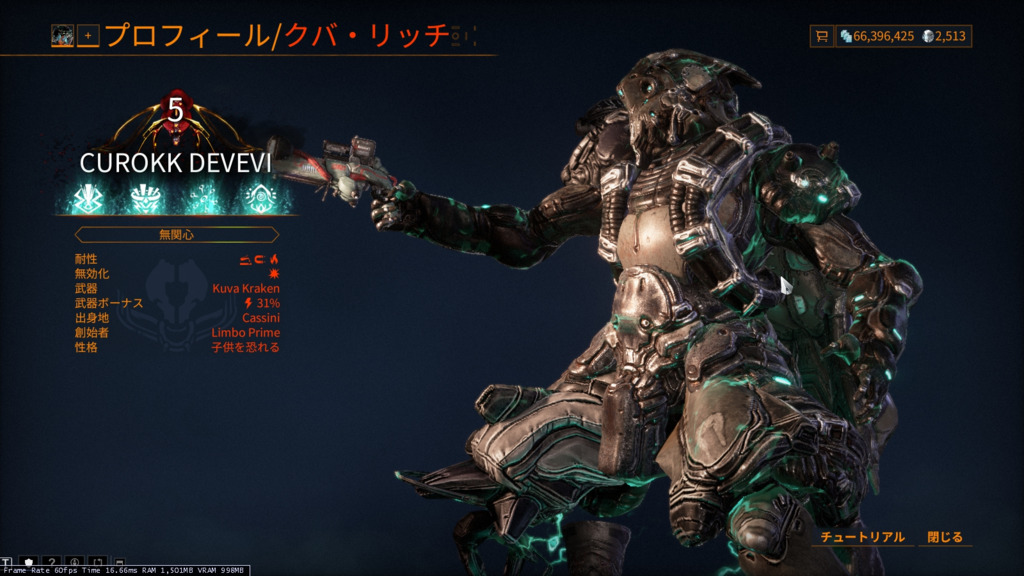The image size is (1024, 576).
Task: Select the Kuva Kraken weapon entry
Action: [x=246, y=288]
